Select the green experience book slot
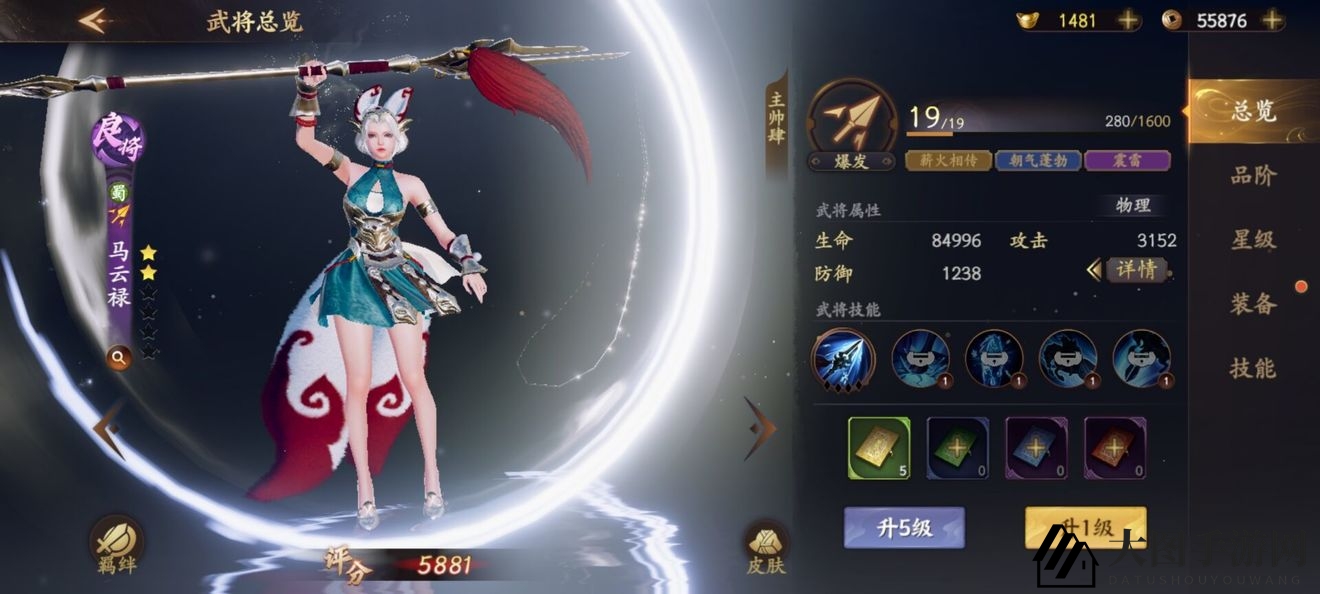 pyautogui.click(x=957, y=447)
